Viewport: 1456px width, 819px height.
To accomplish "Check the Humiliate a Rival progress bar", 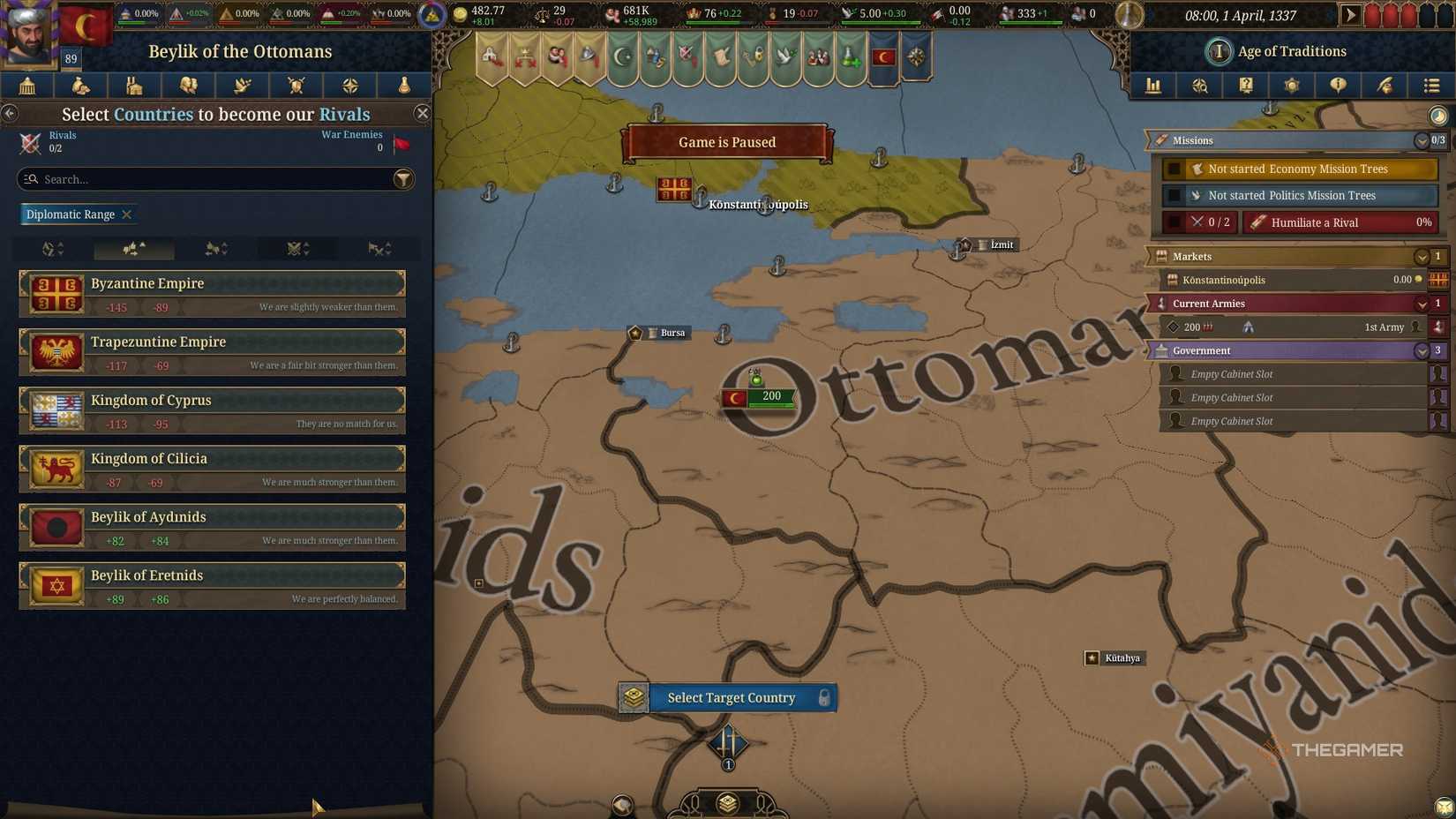I will tap(1340, 222).
